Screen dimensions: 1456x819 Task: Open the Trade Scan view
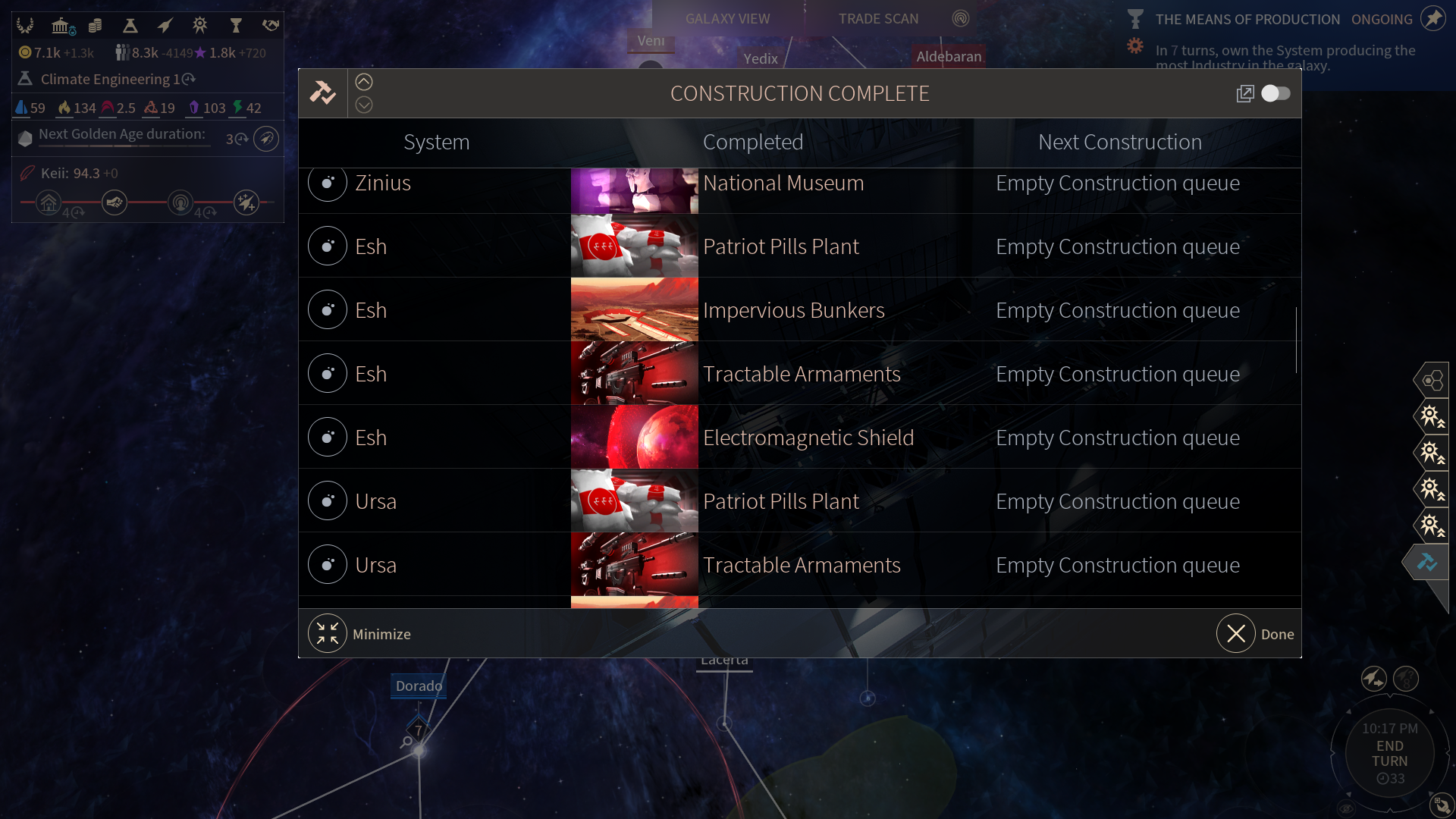coord(878,19)
